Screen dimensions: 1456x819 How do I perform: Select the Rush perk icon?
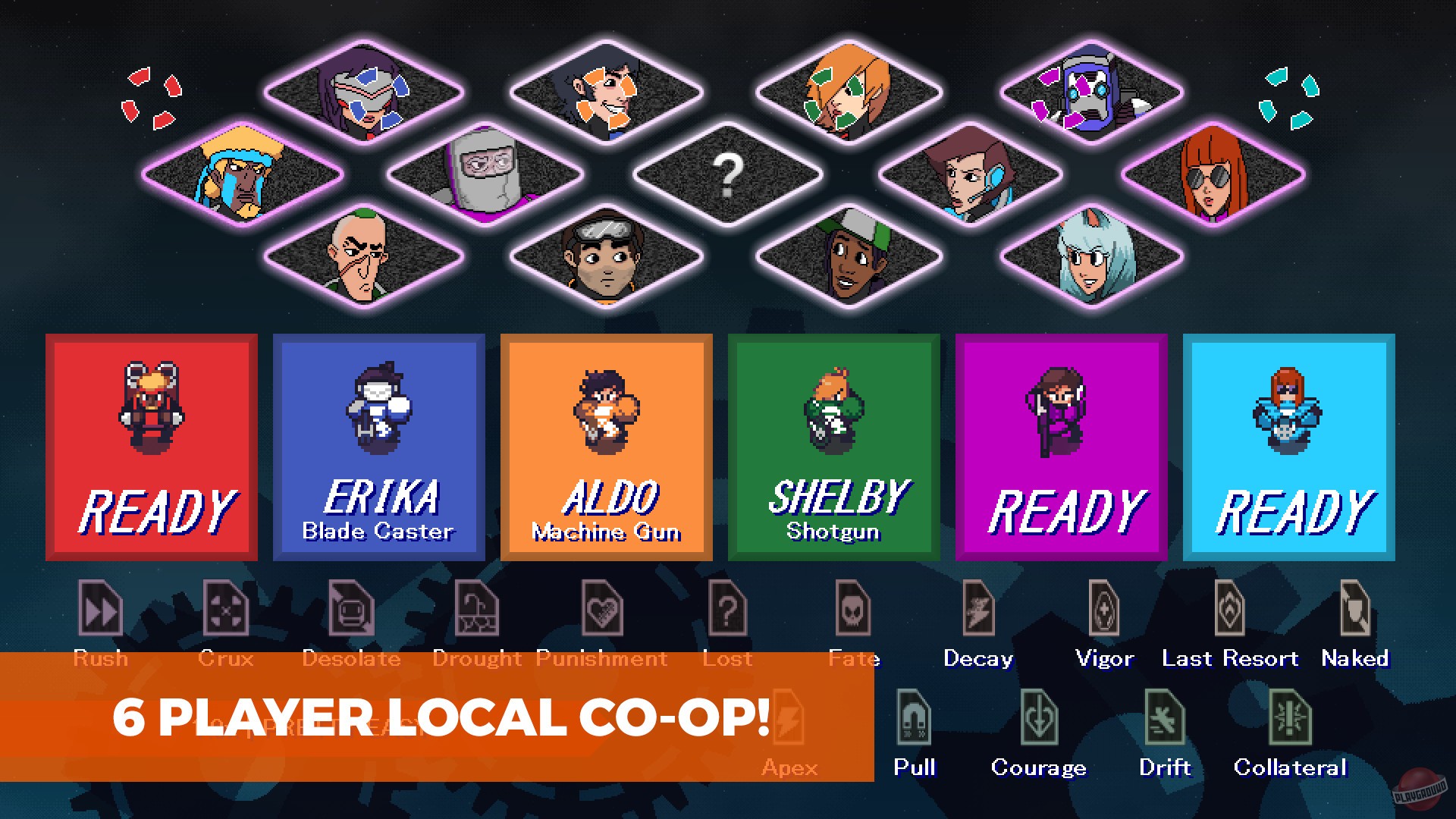point(101,610)
